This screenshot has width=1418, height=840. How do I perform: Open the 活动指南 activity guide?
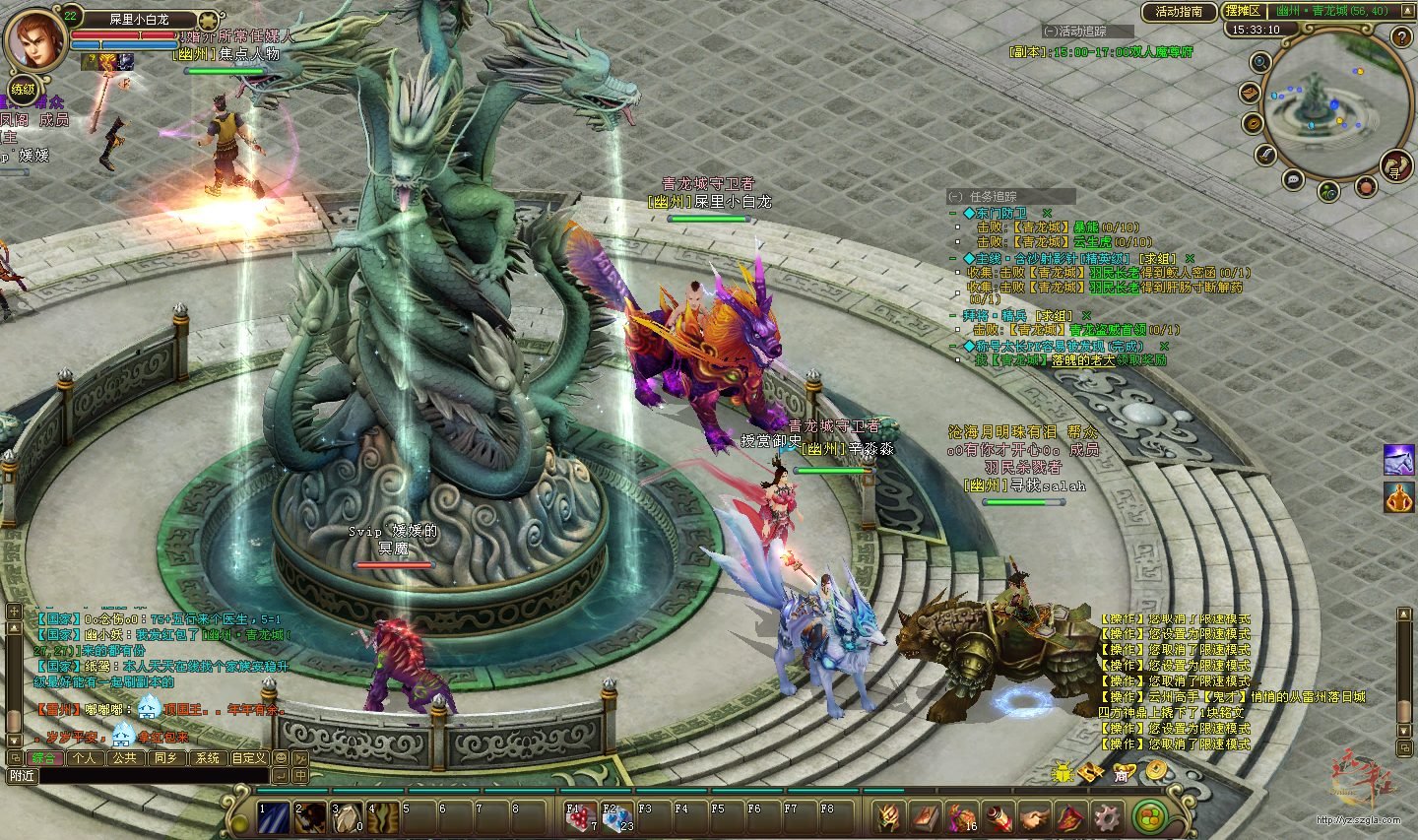1179,12
